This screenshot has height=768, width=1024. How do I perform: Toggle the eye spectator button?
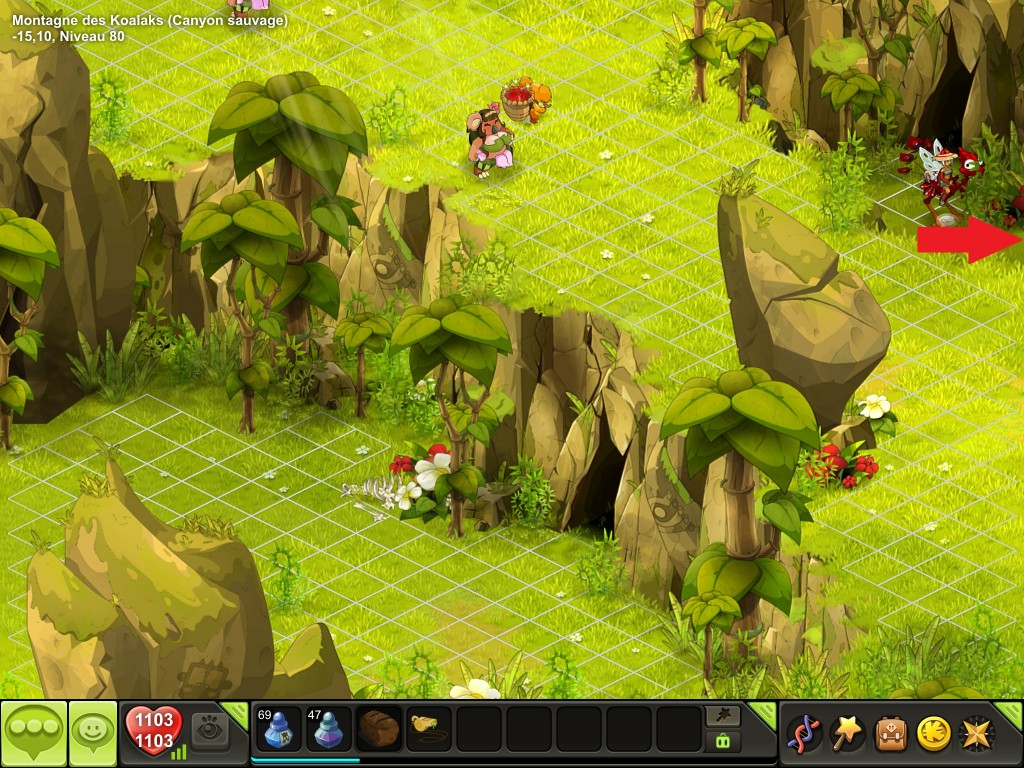[x=210, y=731]
